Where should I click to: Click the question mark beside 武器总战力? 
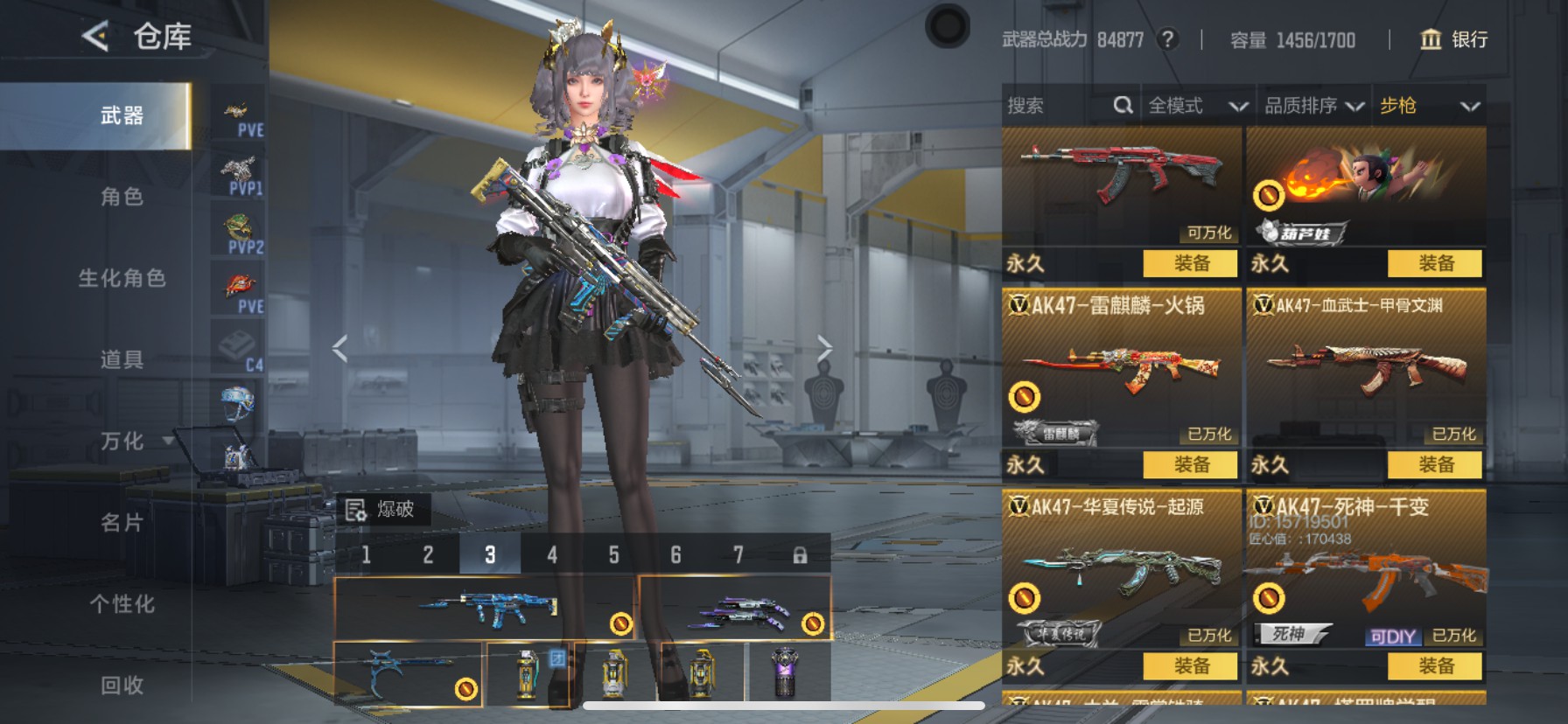1167,39
